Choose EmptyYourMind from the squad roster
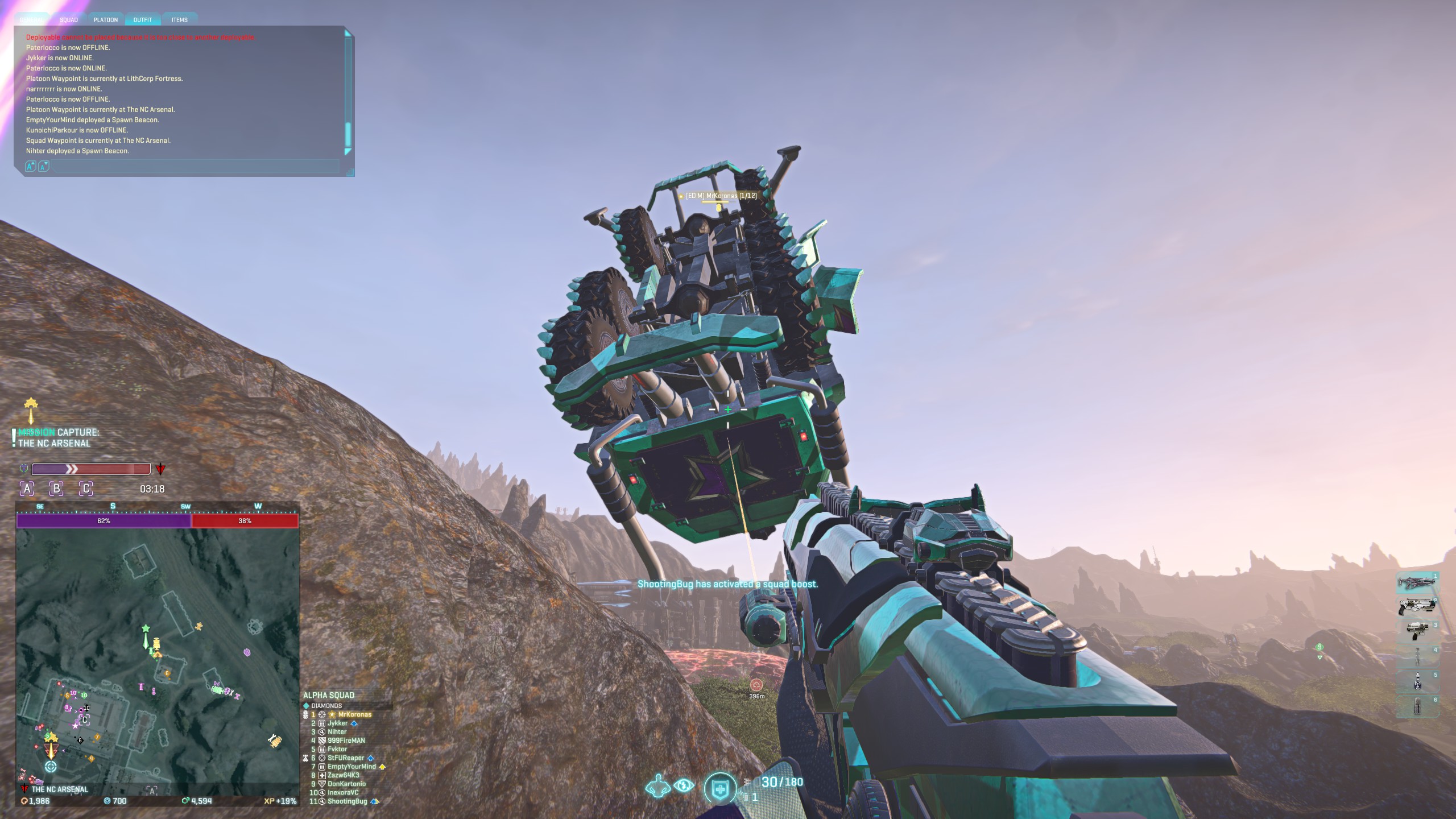Screen dimensions: 1456x819 point(351,767)
